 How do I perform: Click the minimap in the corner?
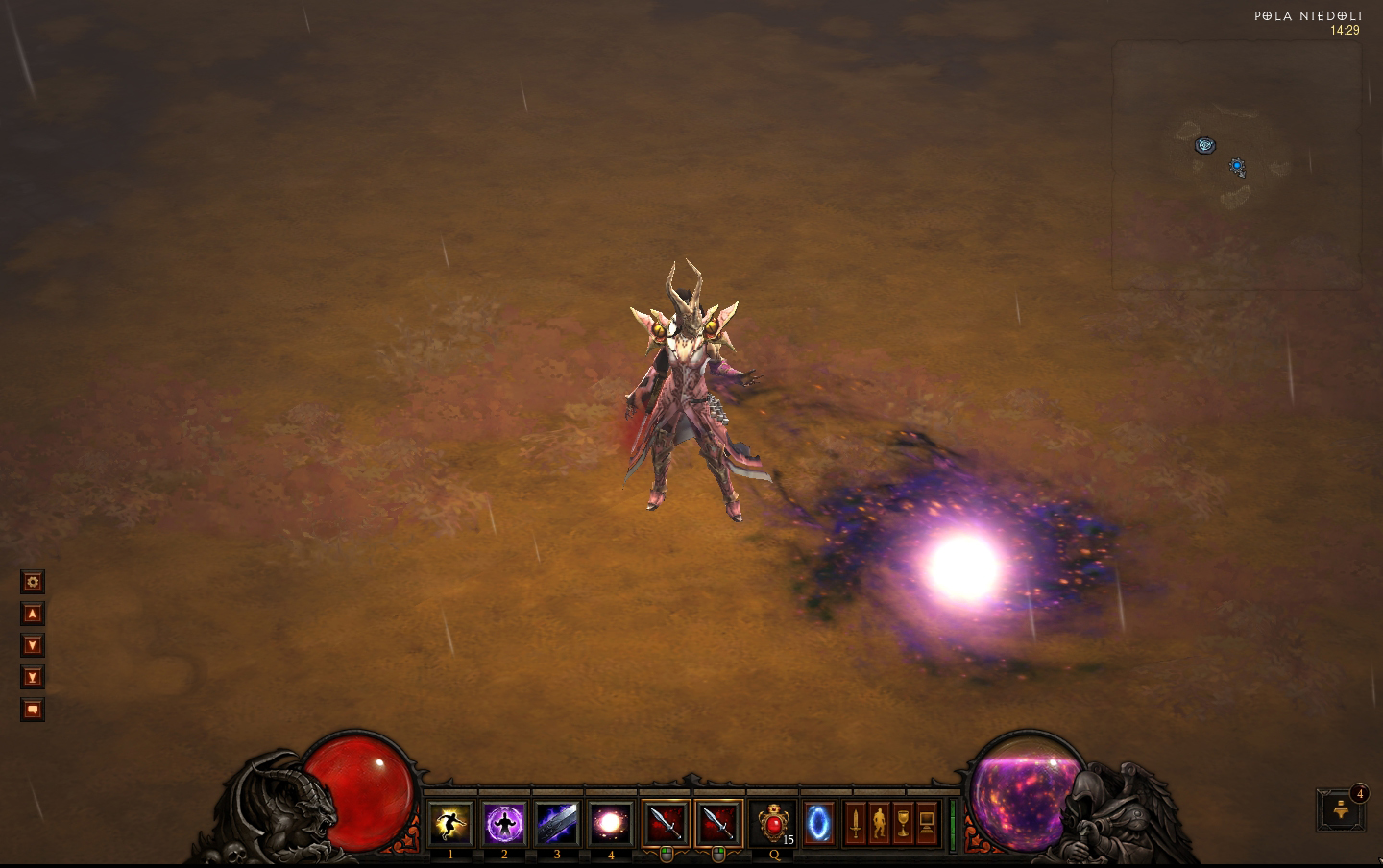(x=1237, y=165)
